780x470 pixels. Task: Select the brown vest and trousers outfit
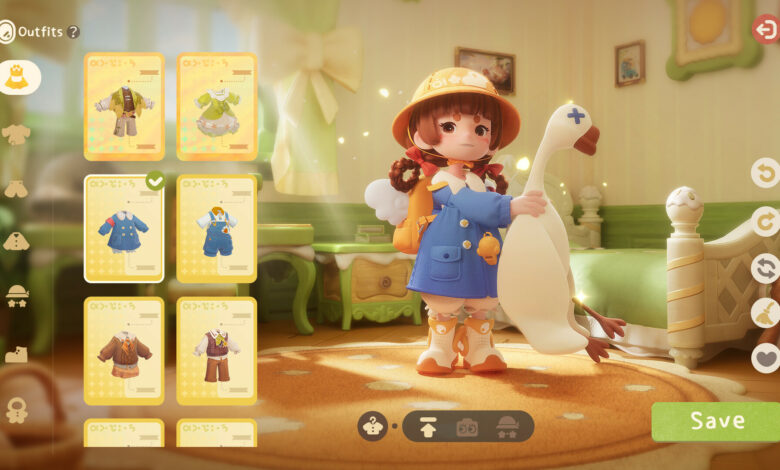(x=217, y=351)
